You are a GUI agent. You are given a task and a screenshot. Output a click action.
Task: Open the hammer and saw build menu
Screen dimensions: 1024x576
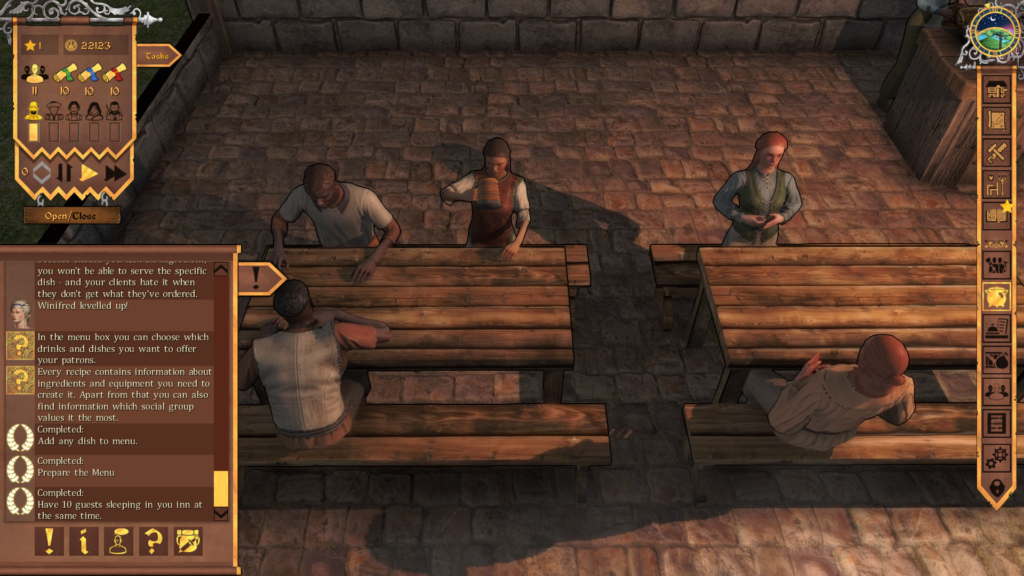(x=996, y=153)
